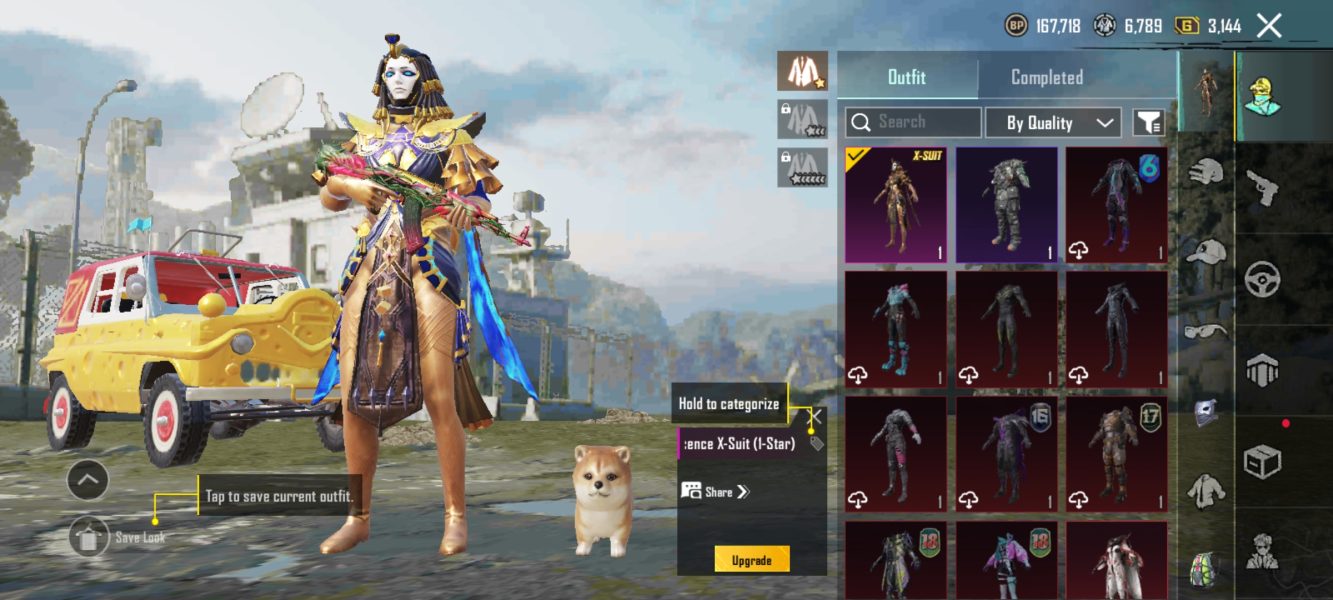This screenshot has height=600, width=1333.
Task: Expand the up-arrow circle button
Action: (x=88, y=481)
